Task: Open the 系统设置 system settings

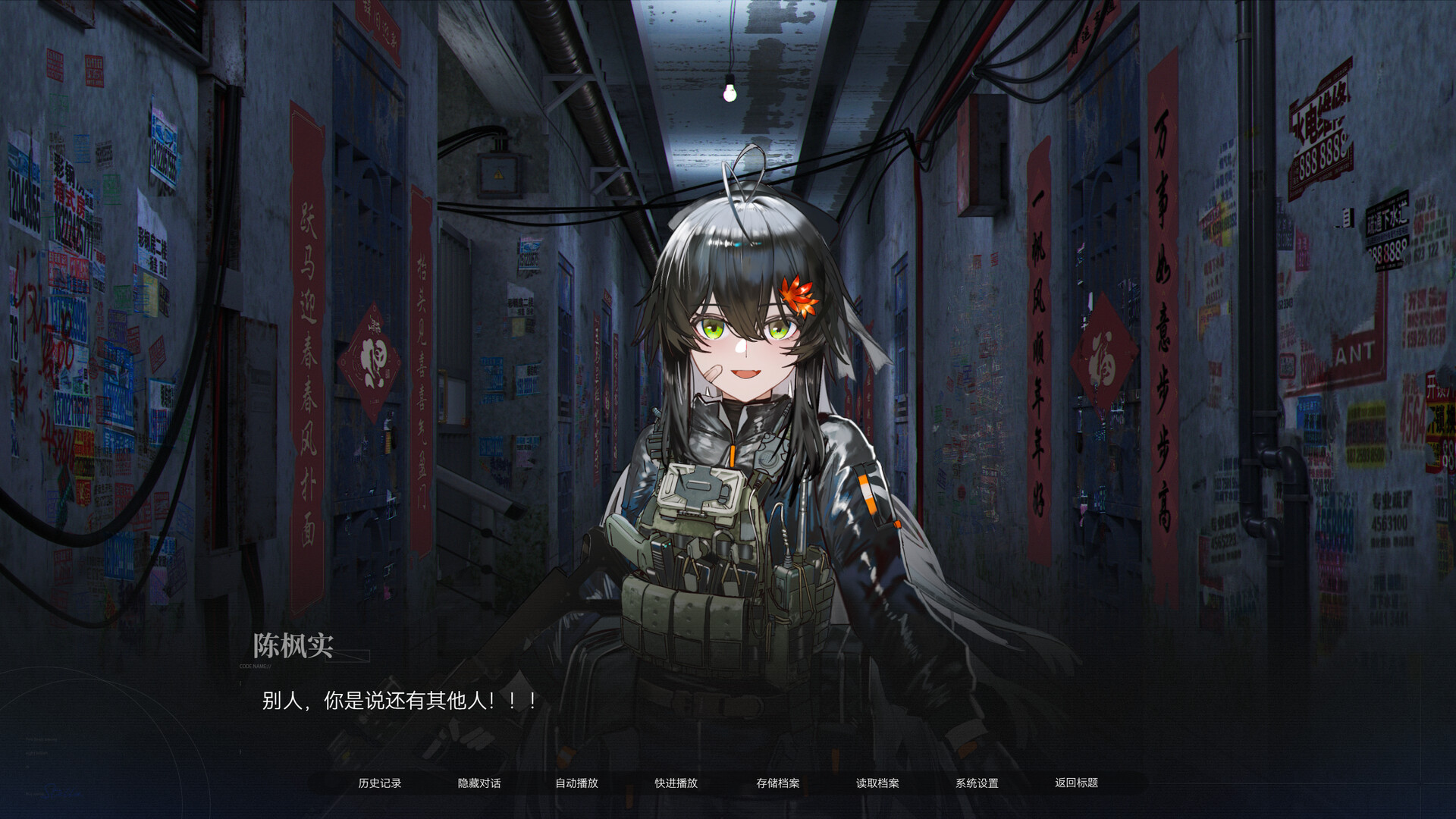Action: [979, 783]
